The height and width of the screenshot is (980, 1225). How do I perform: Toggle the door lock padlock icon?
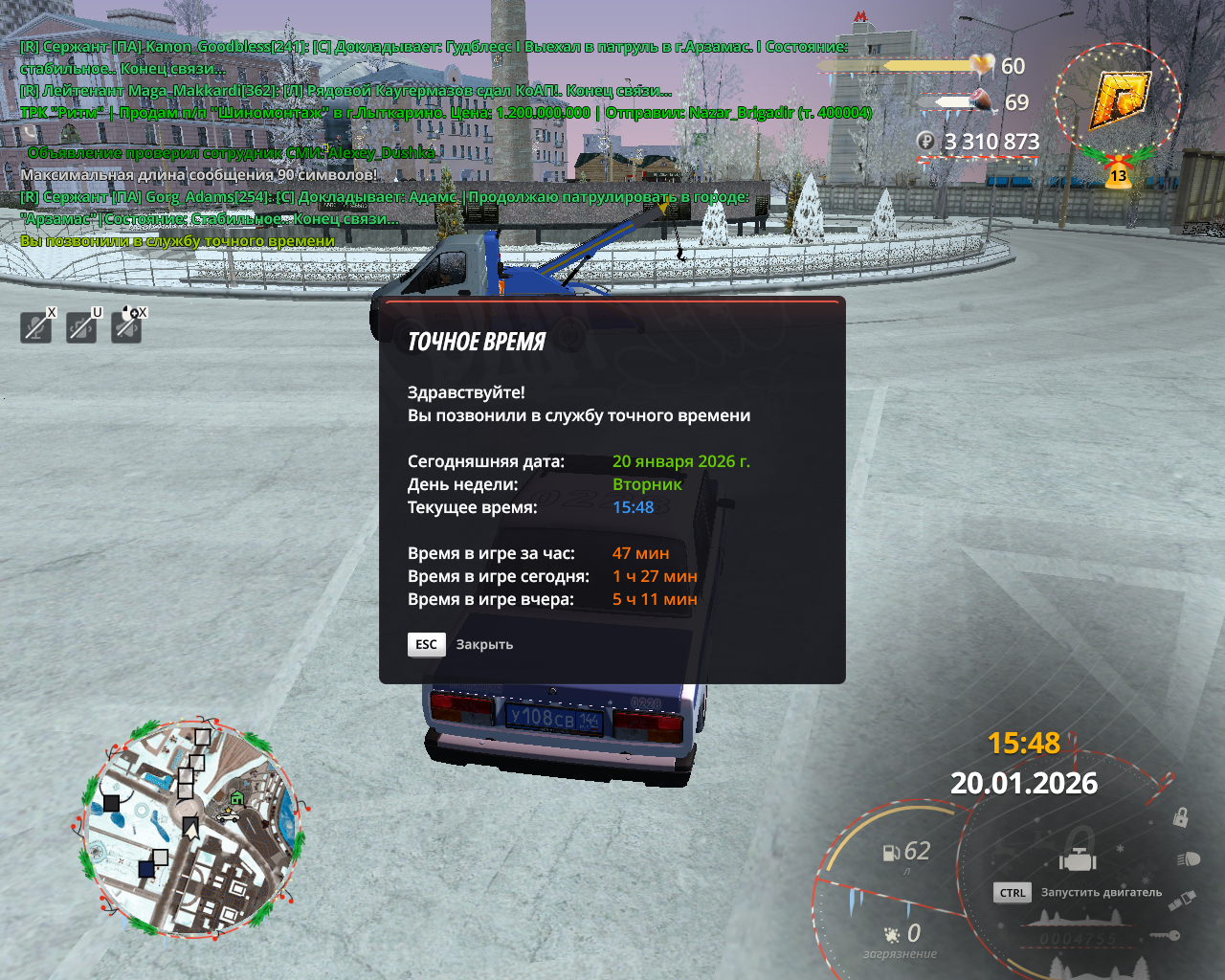[x=1181, y=817]
